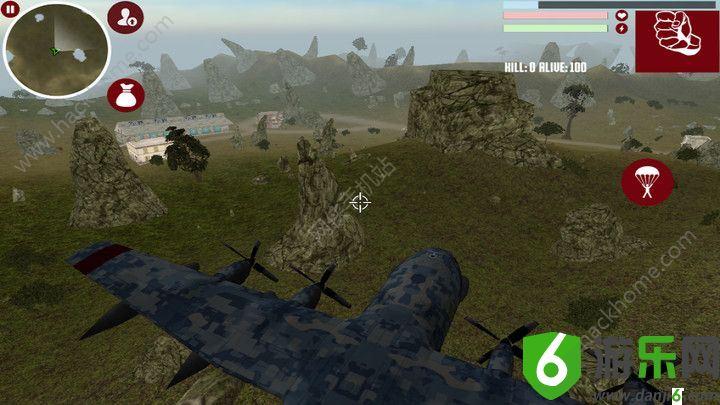Open the money bag shop icon
The height and width of the screenshot is (405, 720).
click(125, 96)
